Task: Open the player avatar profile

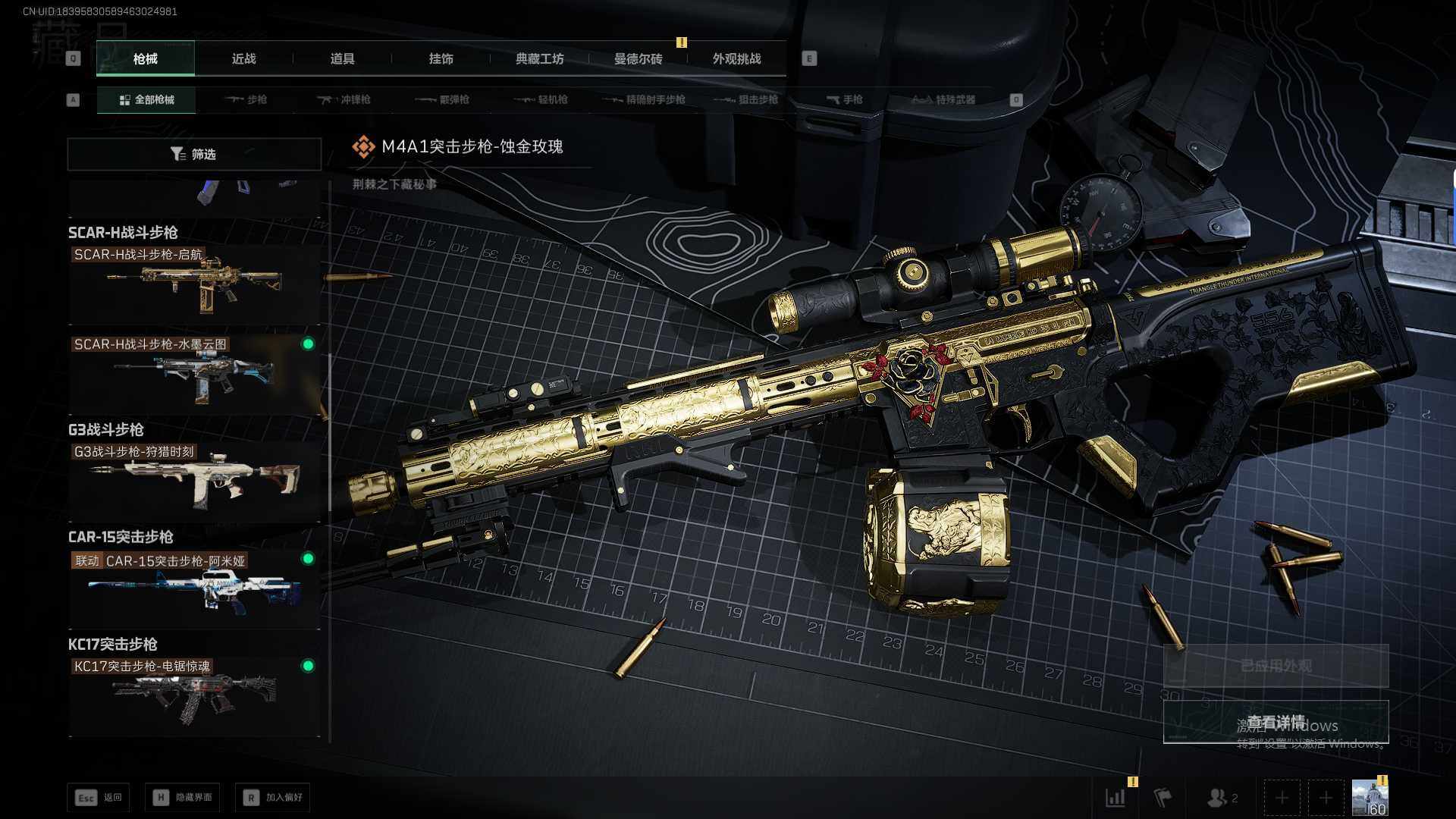Action: (x=1370, y=798)
